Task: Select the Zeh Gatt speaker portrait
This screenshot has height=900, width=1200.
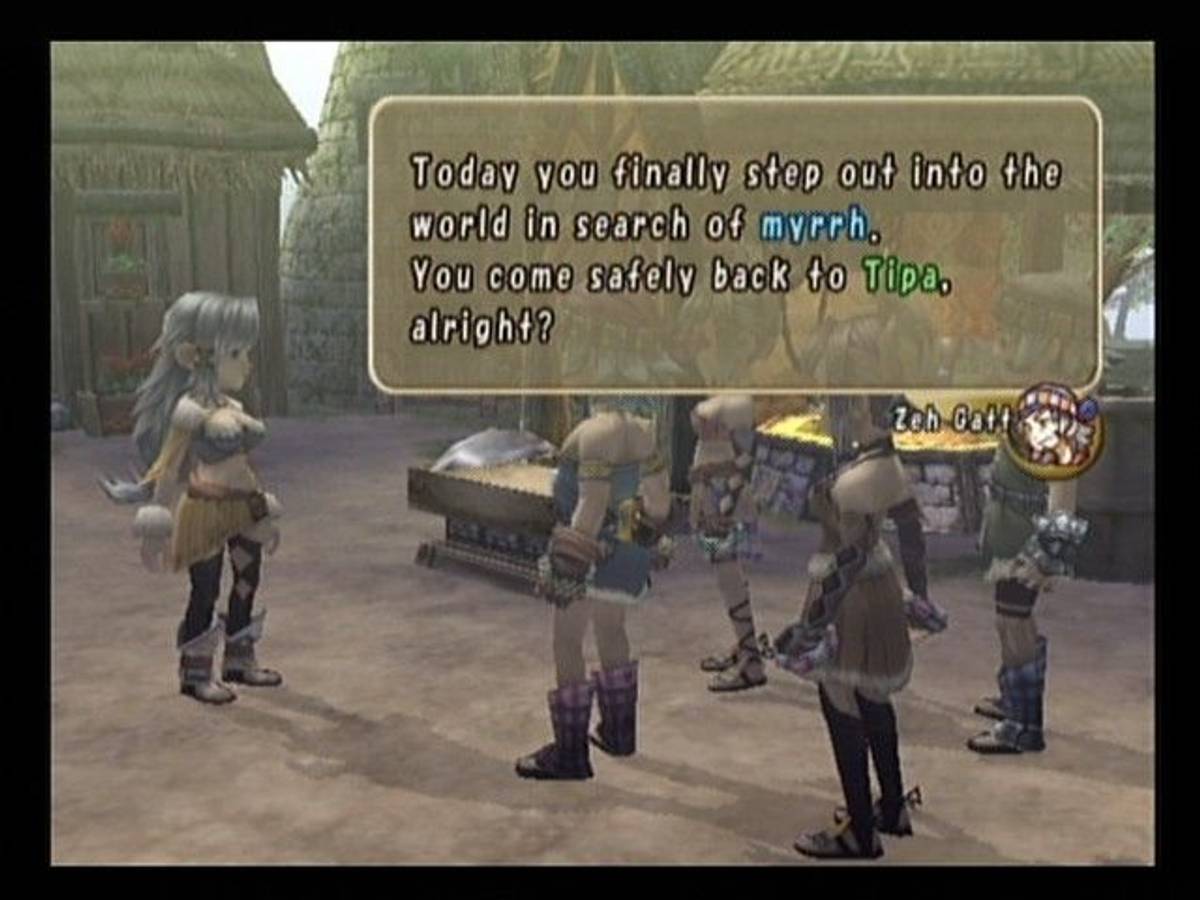Action: pyautogui.click(x=1055, y=430)
